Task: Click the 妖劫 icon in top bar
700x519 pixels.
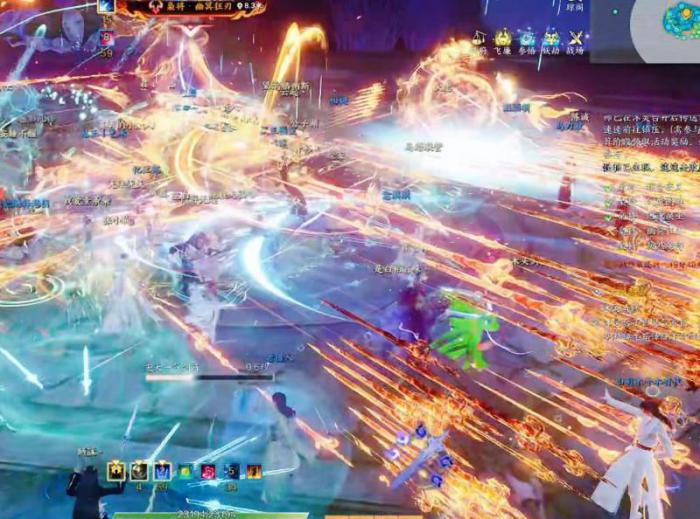Action: click(550, 38)
